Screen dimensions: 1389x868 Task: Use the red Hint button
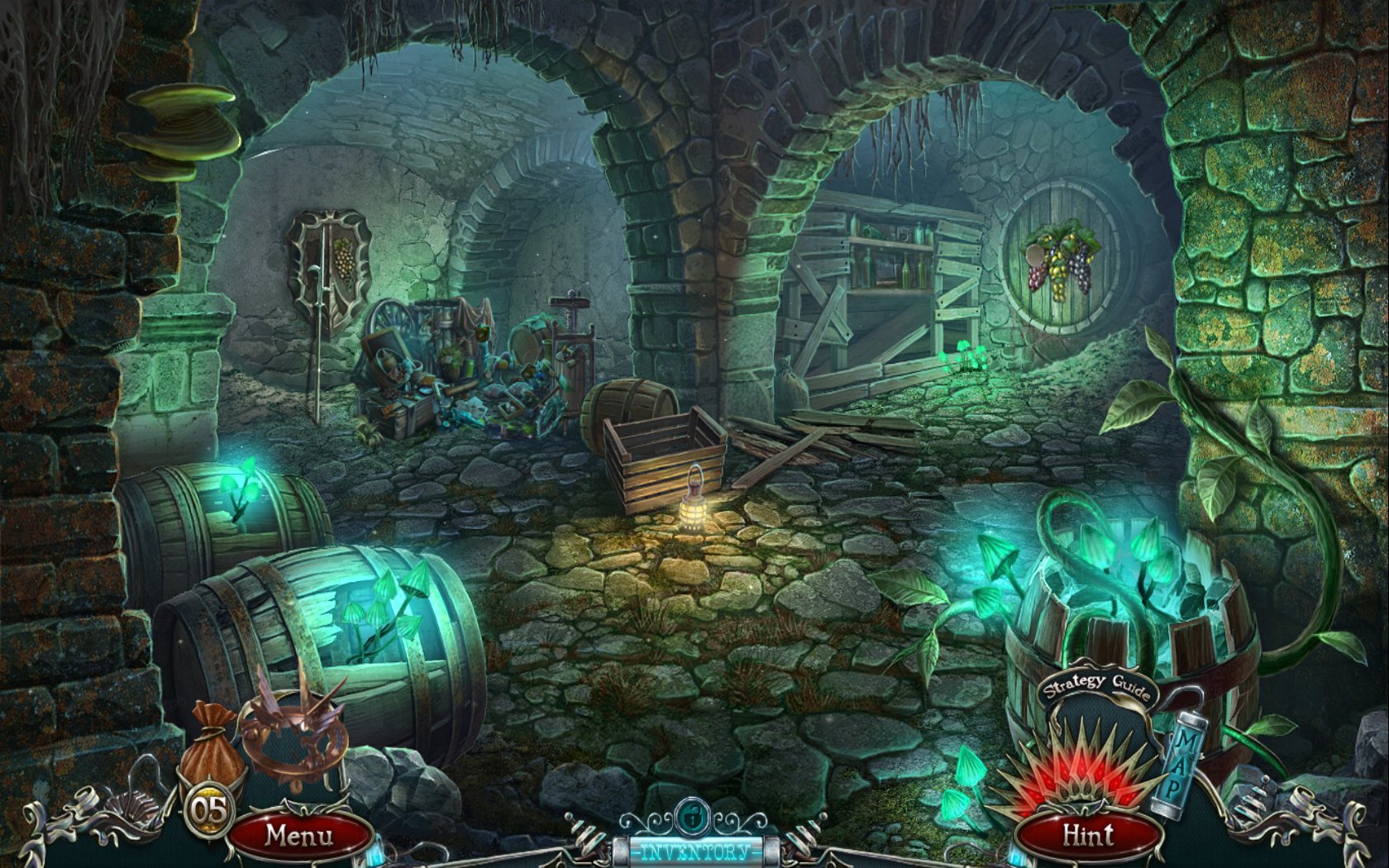coord(1087,836)
